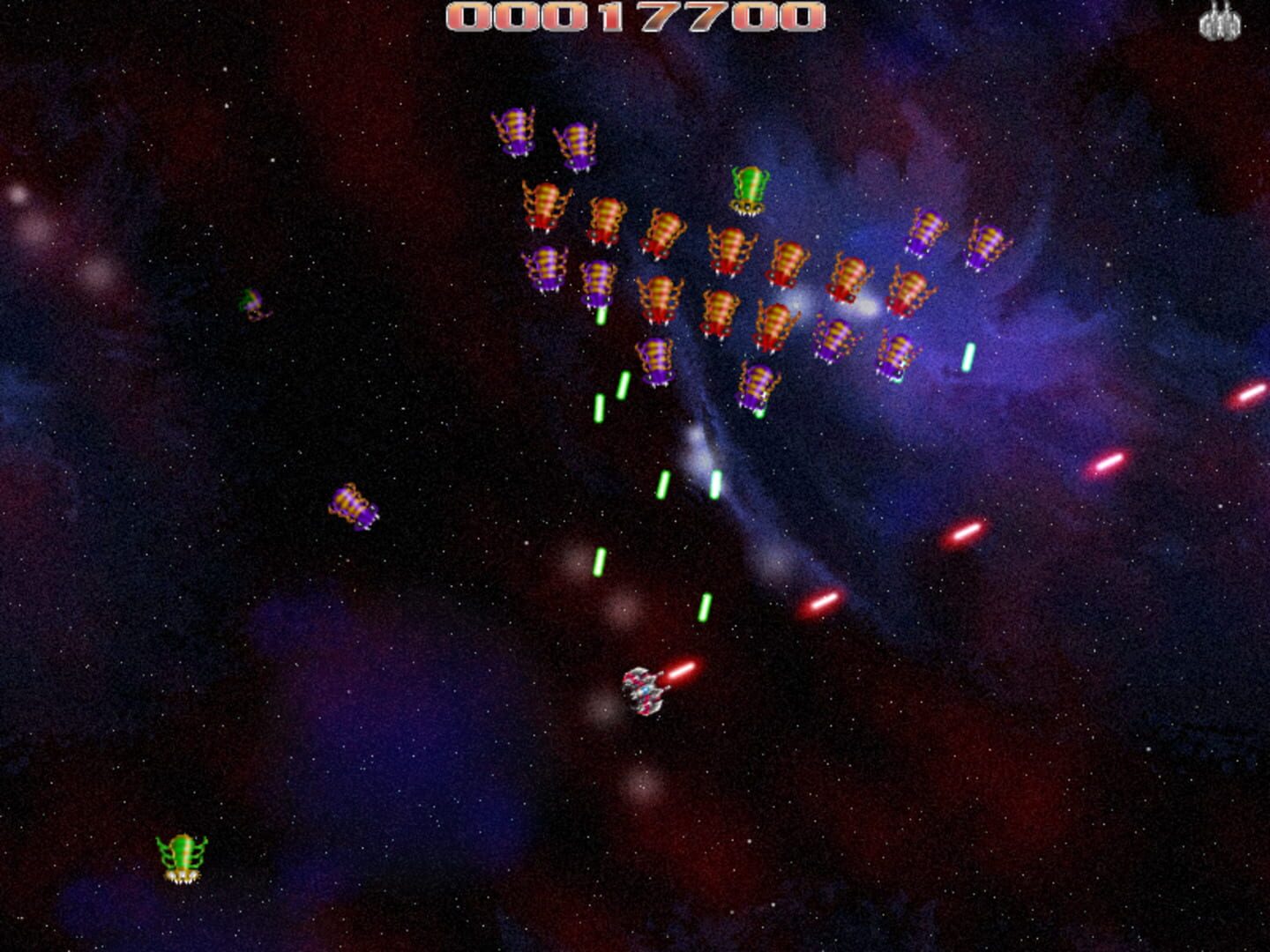Click the stray purple alien mid-left of screen
Screen dimensions: 1270x952
[355, 504]
